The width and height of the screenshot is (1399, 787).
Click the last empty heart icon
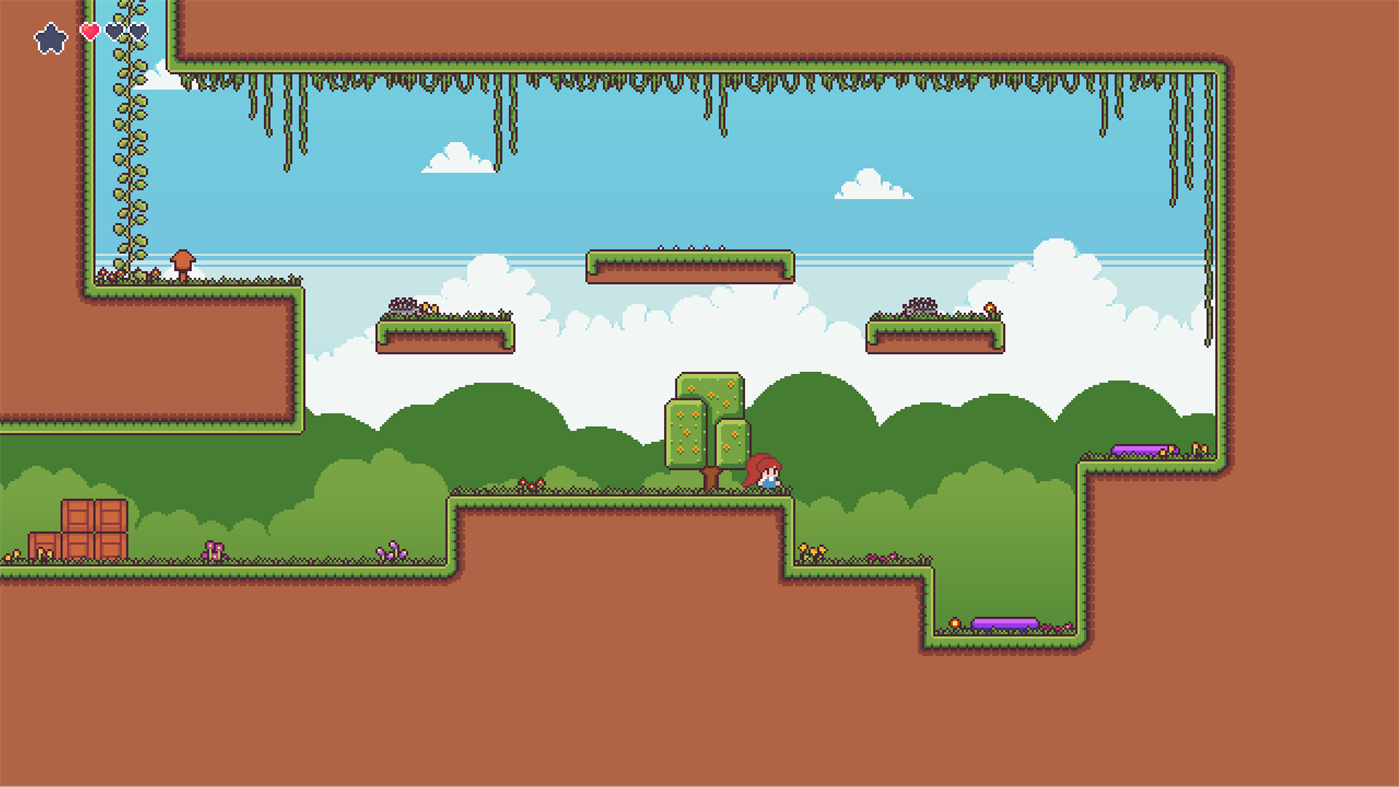click(x=137, y=31)
